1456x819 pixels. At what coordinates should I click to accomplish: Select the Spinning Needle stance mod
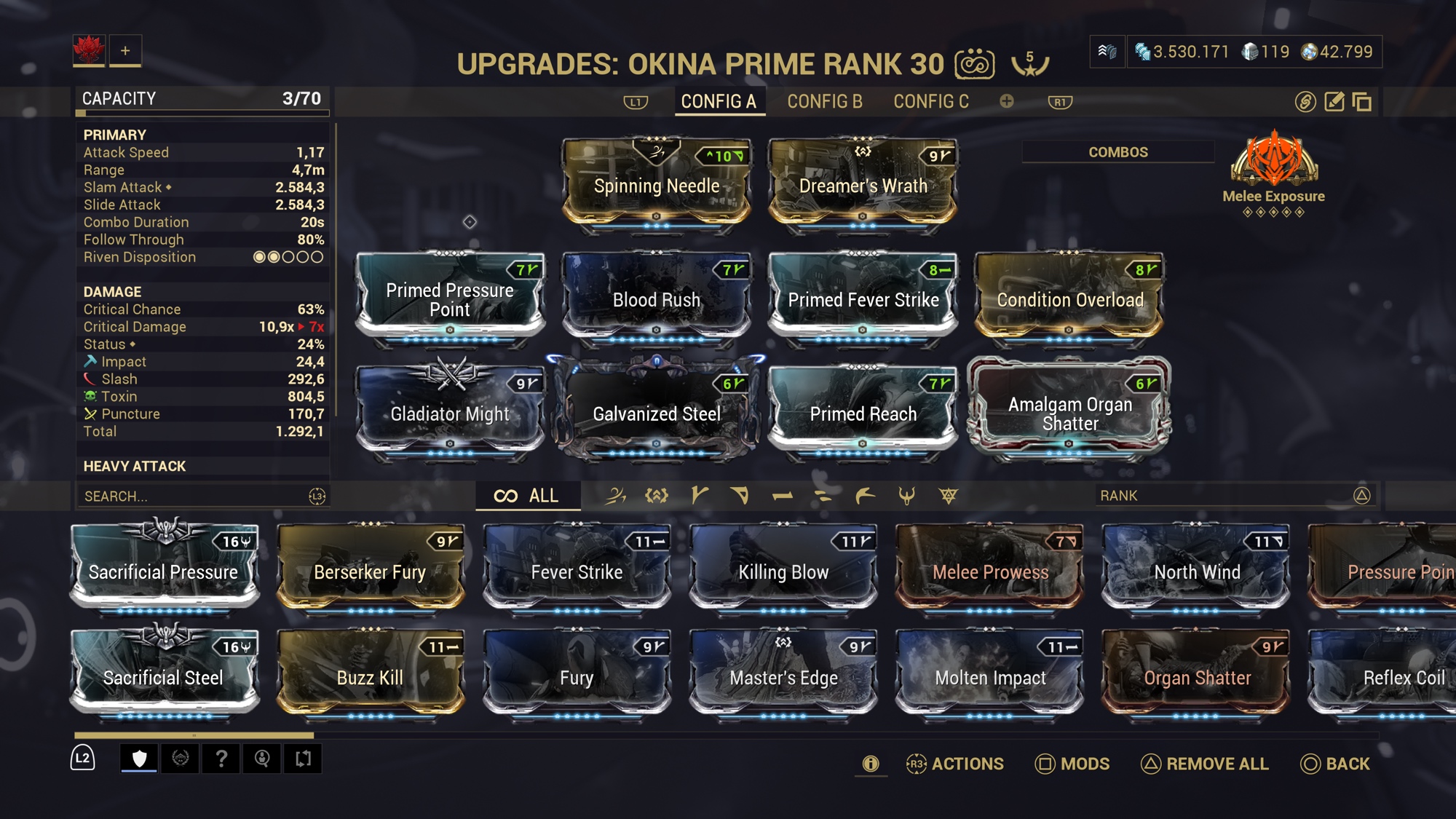point(656,185)
